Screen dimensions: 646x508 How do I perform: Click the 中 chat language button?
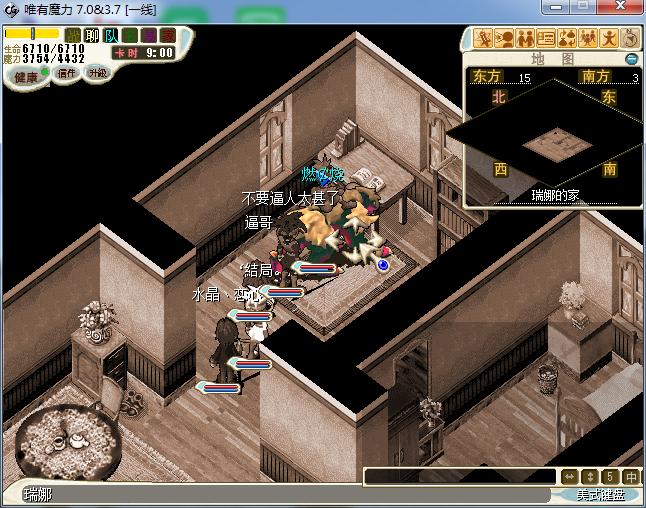coord(632,477)
